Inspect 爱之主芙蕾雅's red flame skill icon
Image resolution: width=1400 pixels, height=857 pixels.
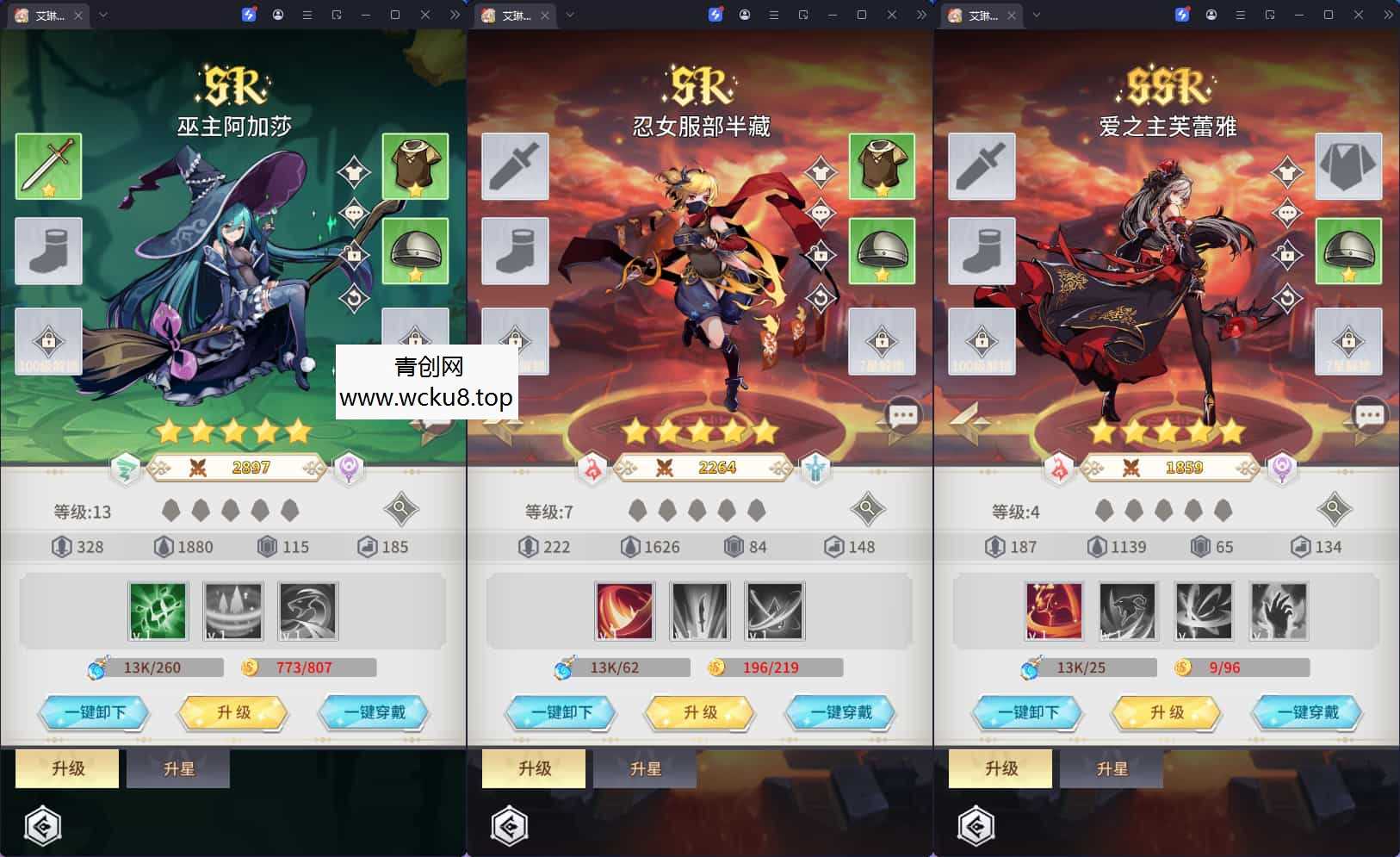tap(1054, 611)
